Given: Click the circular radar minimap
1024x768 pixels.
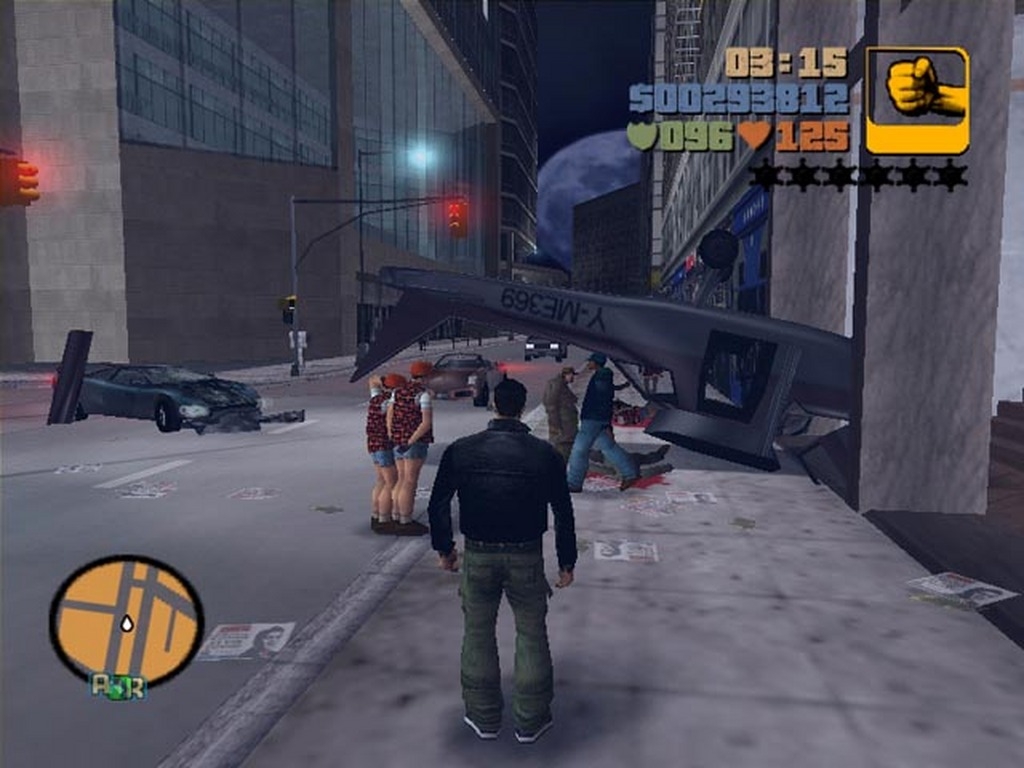Looking at the screenshot, I should (126, 620).
